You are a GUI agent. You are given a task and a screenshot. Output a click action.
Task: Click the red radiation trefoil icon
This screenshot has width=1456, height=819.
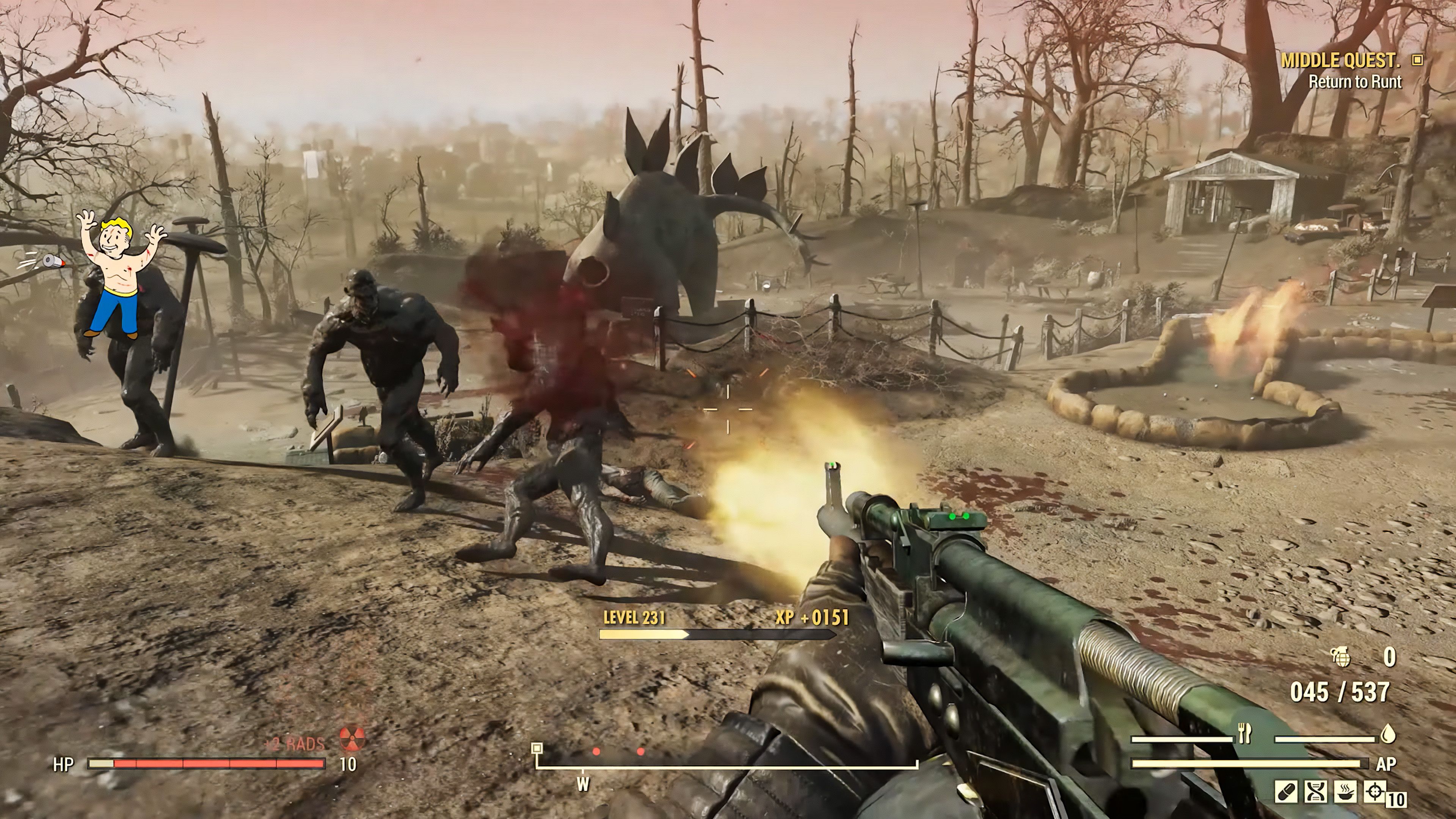tap(353, 739)
